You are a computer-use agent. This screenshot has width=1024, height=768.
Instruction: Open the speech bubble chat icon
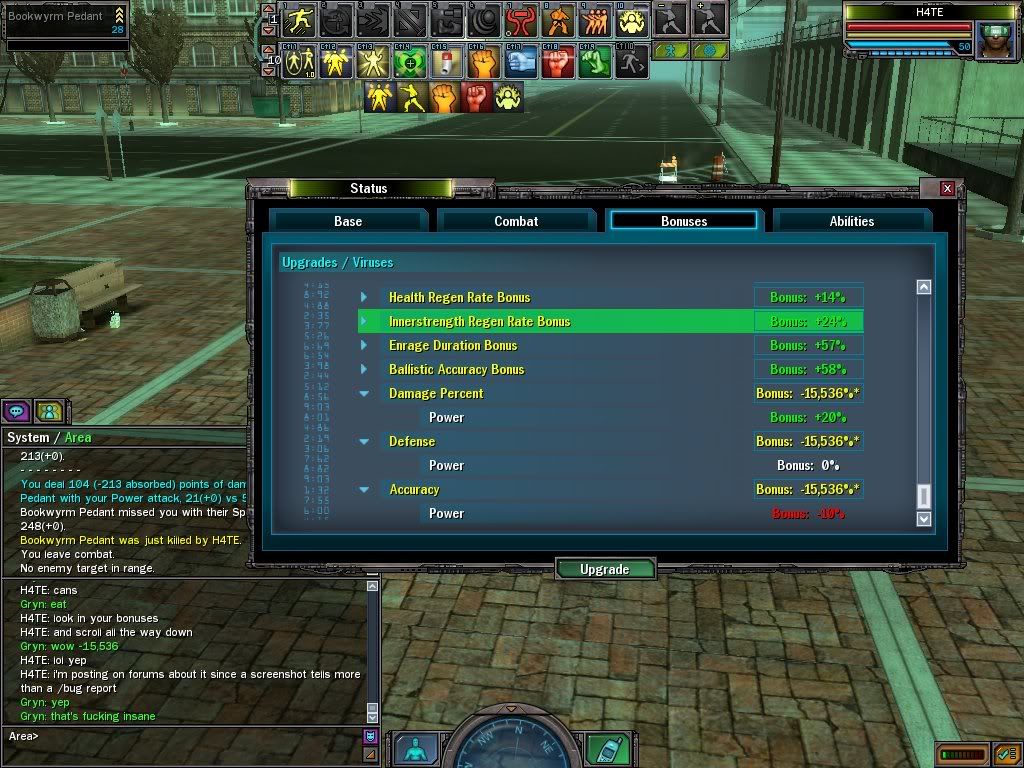pos(16,410)
